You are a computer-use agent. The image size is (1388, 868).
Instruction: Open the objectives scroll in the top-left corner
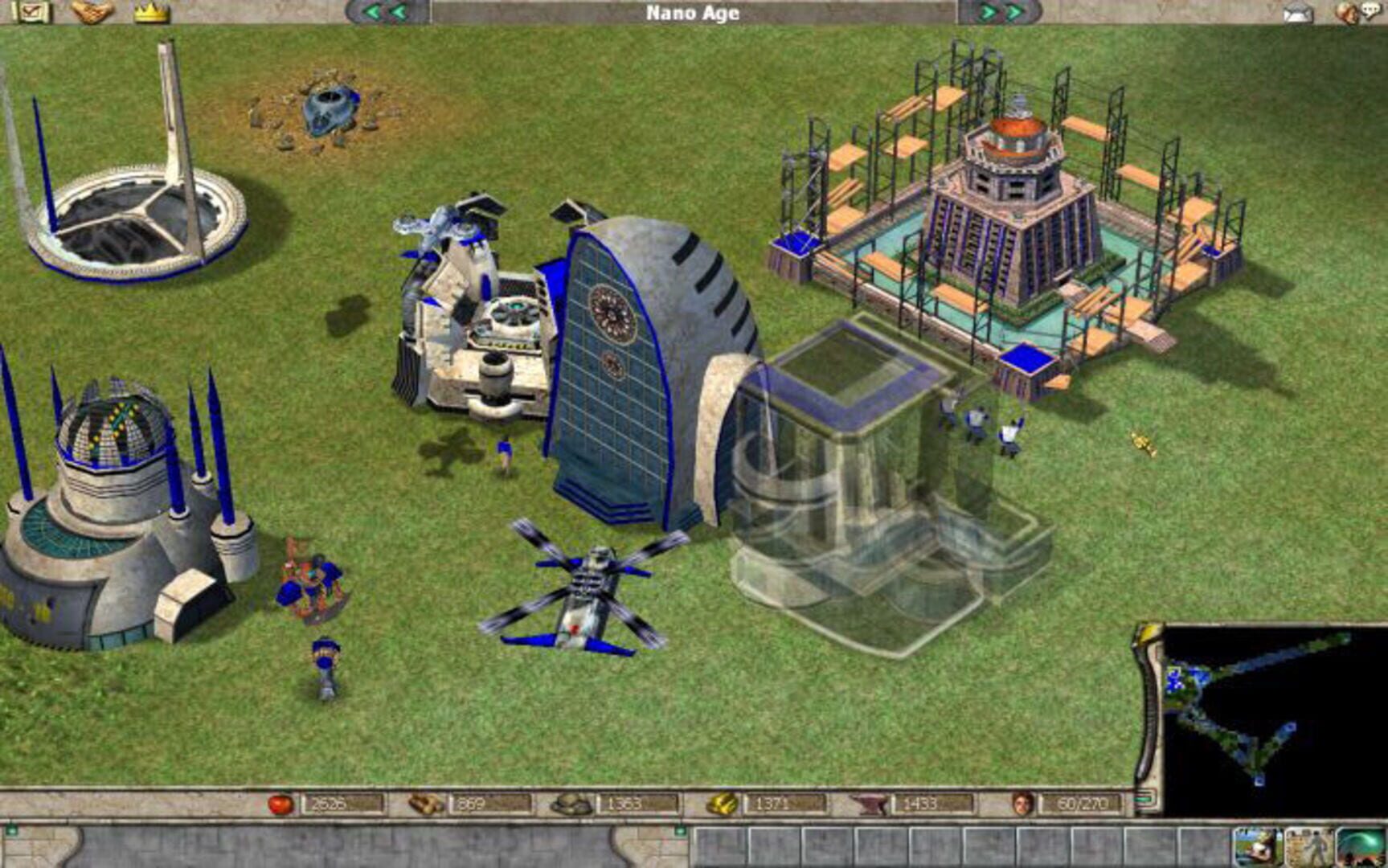coord(34,10)
